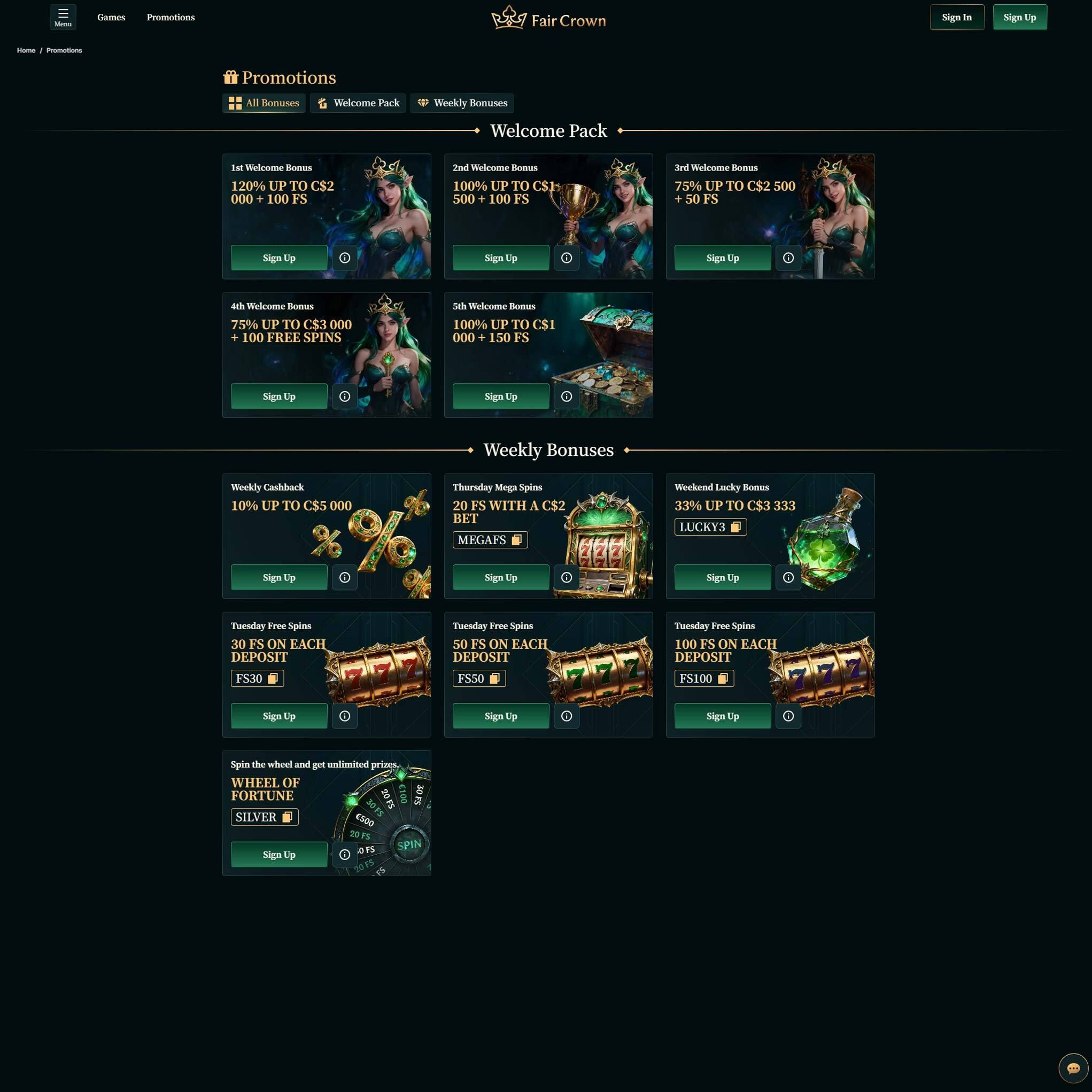Sign up for the 5th Welcome Bonus
Image resolution: width=1092 pixels, height=1092 pixels.
500,396
